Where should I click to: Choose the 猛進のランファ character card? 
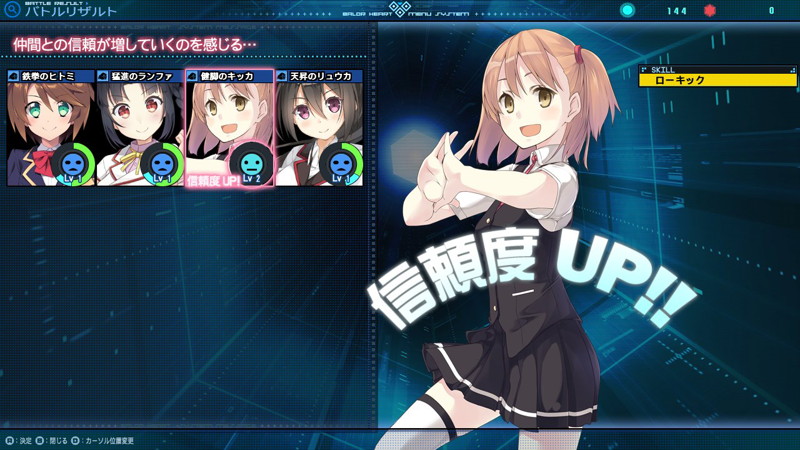click(x=140, y=128)
